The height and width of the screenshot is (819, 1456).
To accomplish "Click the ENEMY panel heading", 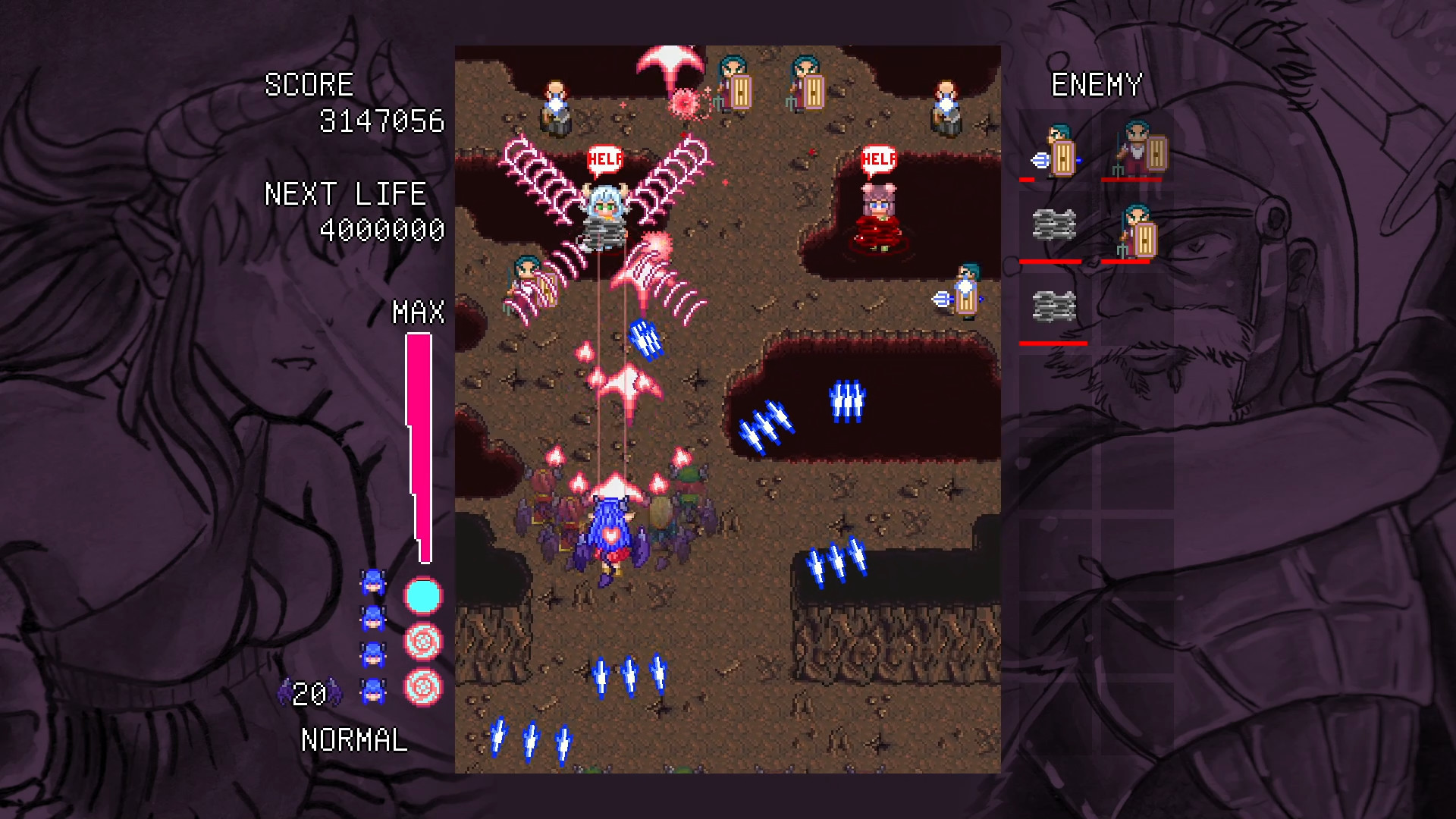I will click(1097, 85).
